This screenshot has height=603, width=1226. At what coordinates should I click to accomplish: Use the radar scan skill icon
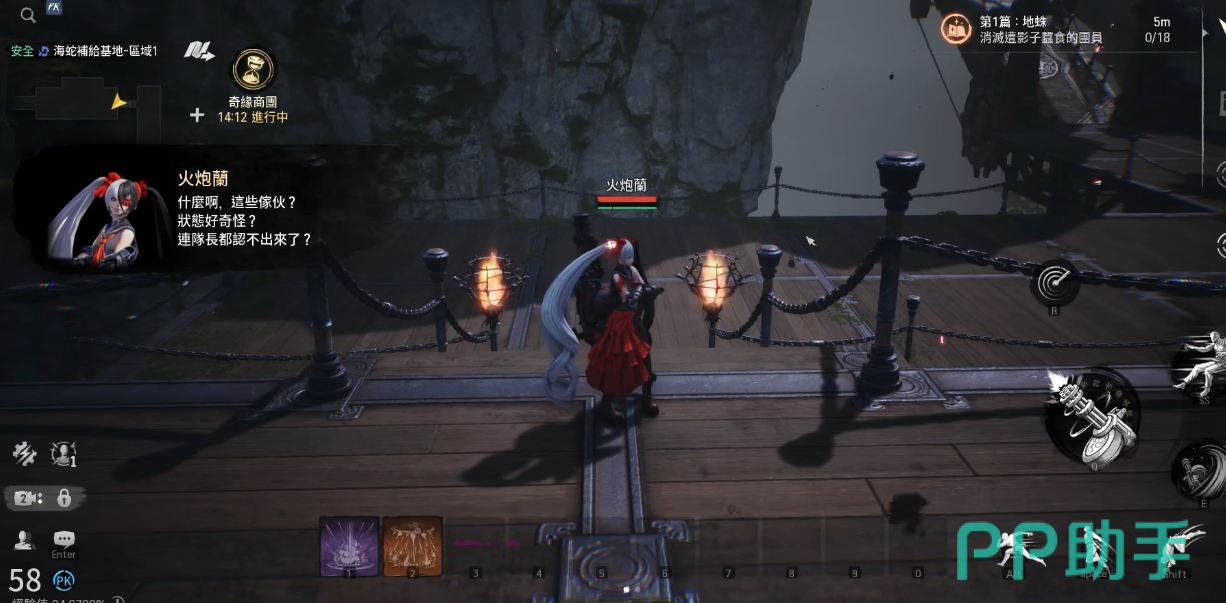coord(1055,283)
